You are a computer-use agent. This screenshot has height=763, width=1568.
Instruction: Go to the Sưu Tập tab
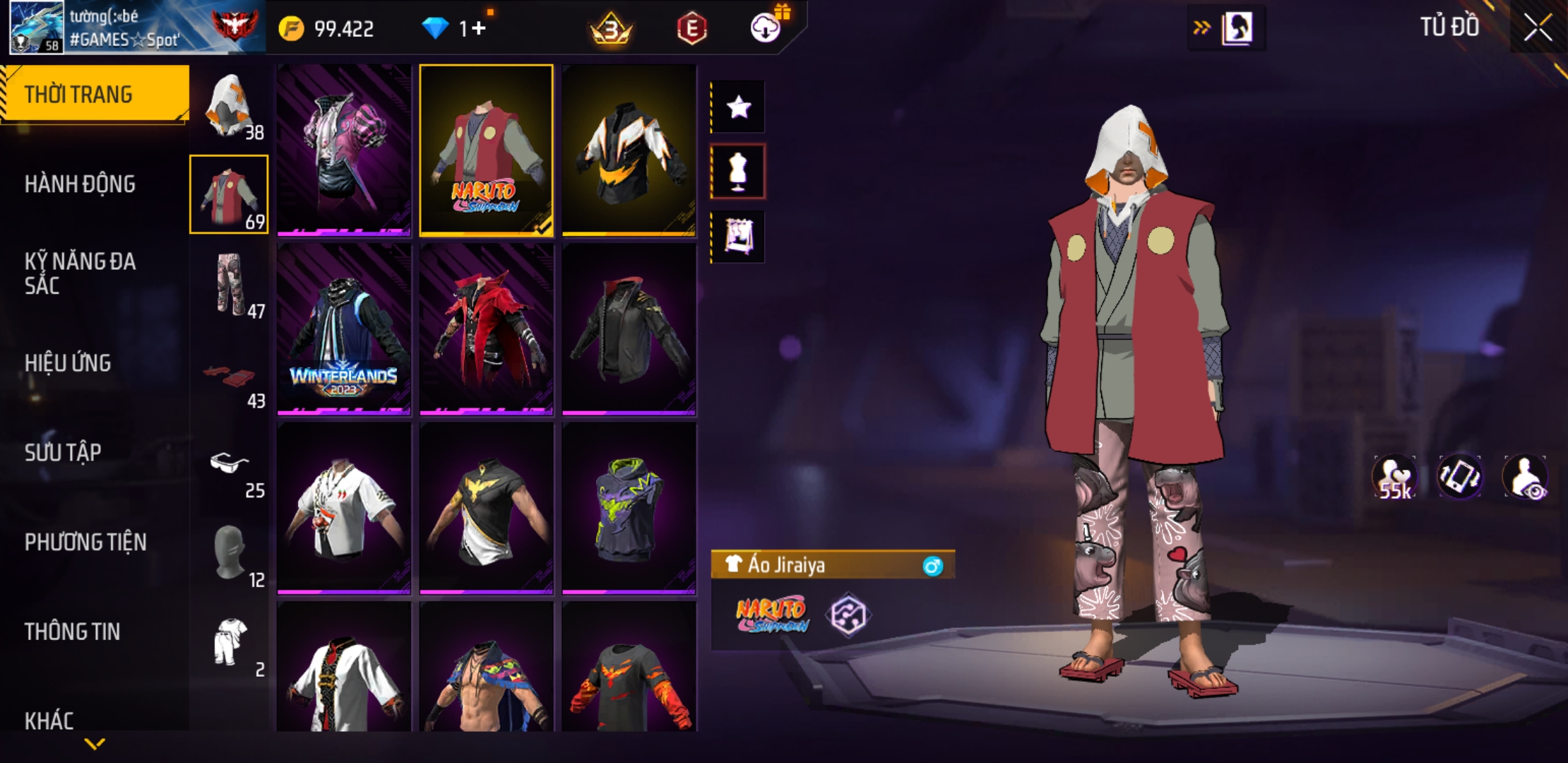(x=63, y=453)
